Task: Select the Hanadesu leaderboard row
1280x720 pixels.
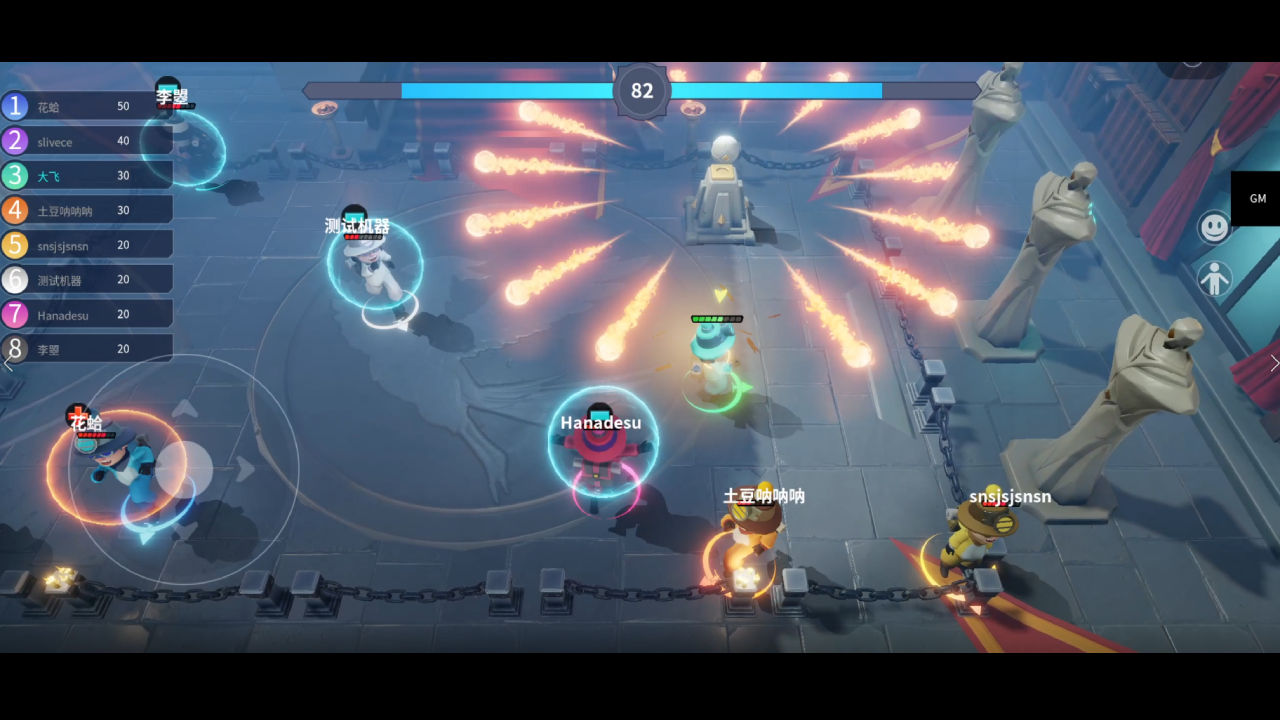Action: [x=86, y=314]
